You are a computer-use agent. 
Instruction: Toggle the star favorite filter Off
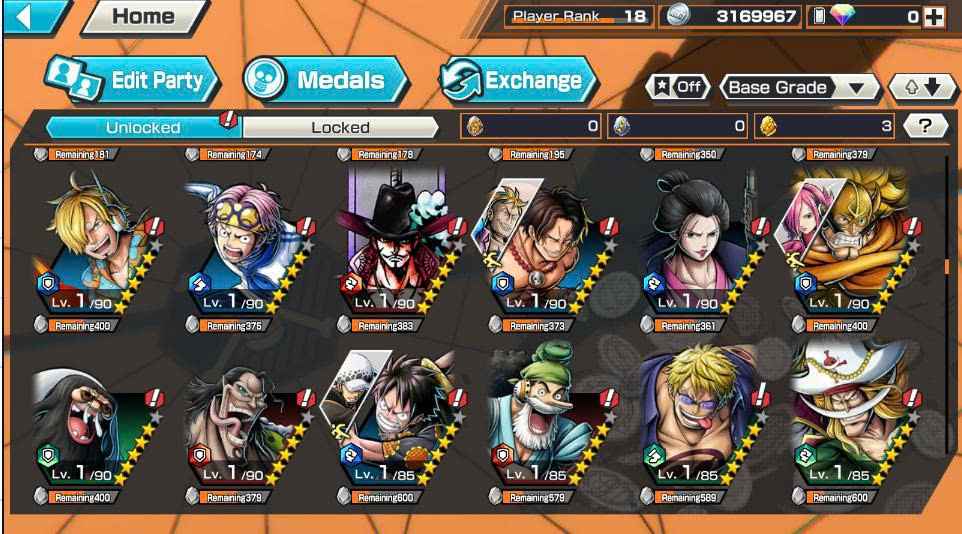click(679, 87)
